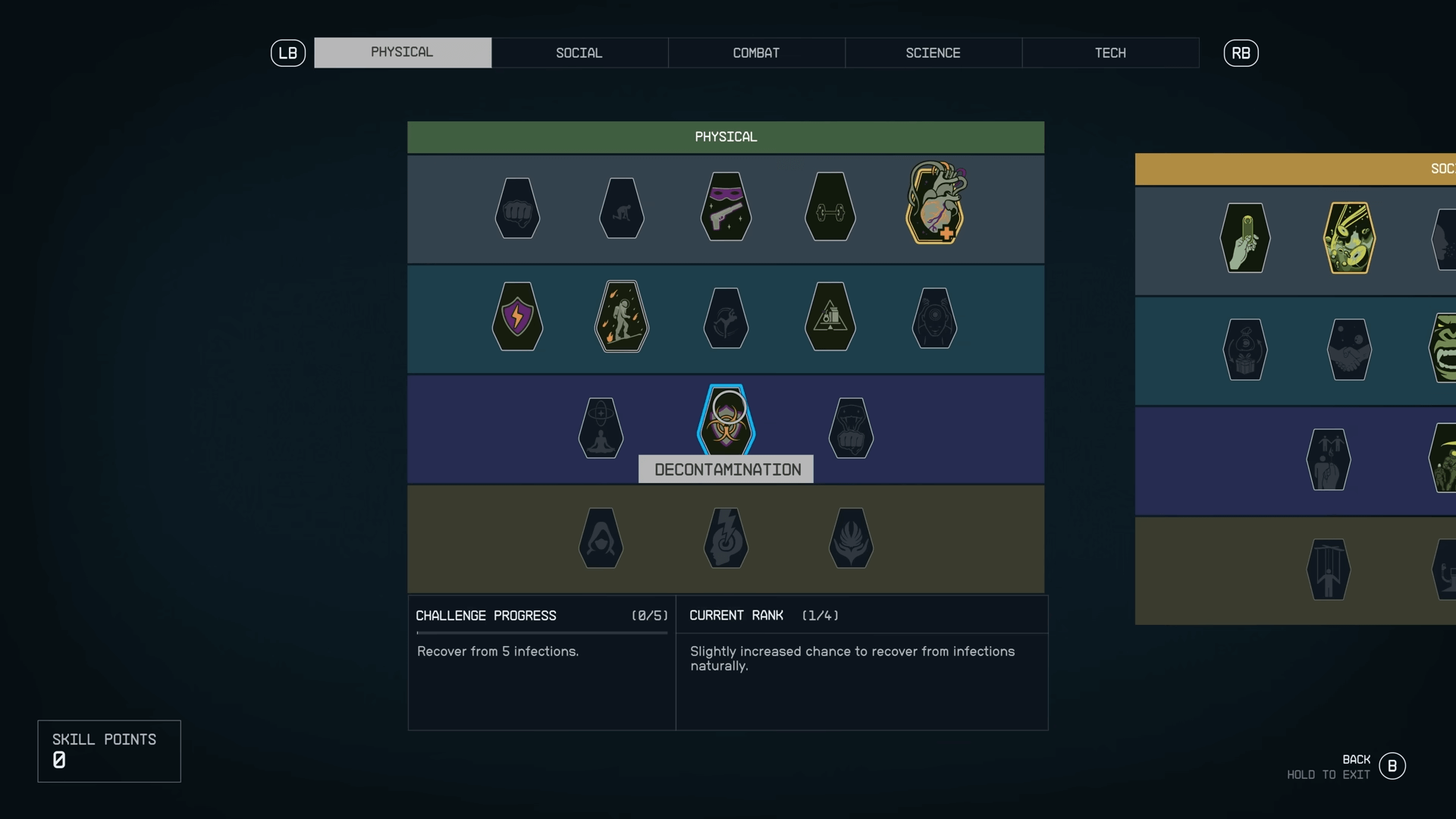The height and width of the screenshot is (819, 1456).
Task: Select the Cellular Regeneration skill icon
Action: [601, 428]
